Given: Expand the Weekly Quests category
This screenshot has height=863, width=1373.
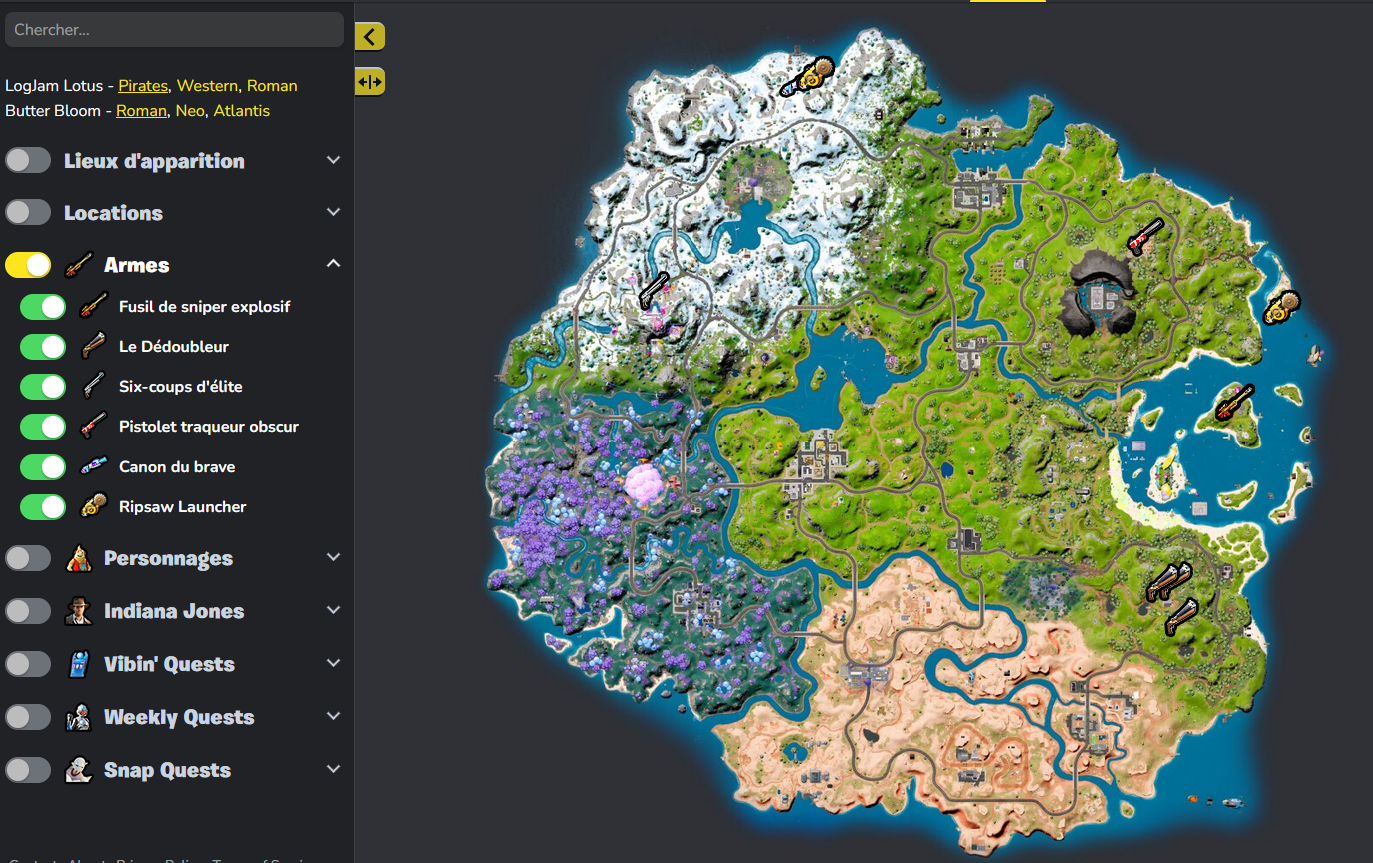Looking at the screenshot, I should (333, 716).
